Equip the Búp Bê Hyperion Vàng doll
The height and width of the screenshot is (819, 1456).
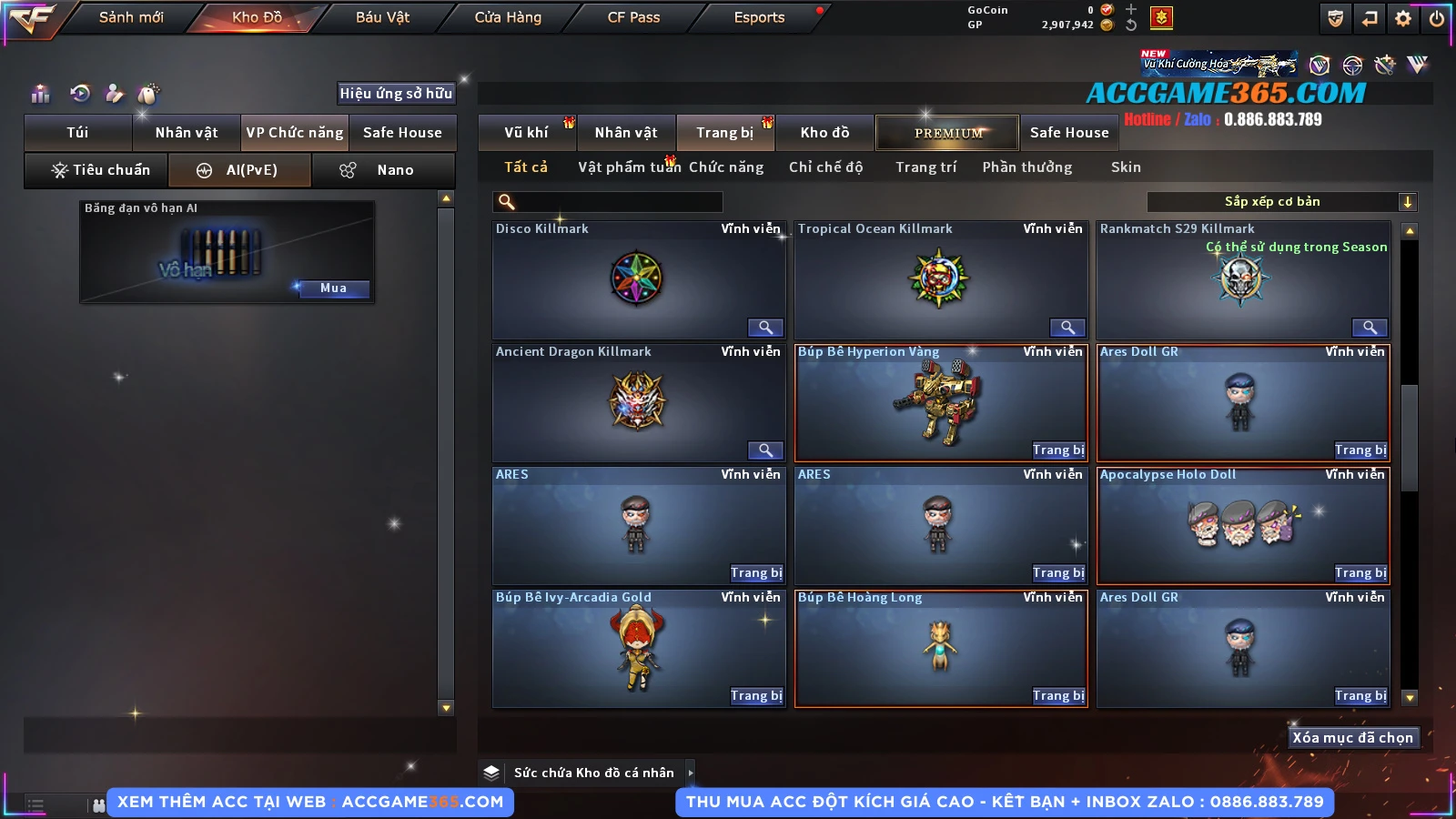click(x=1058, y=450)
